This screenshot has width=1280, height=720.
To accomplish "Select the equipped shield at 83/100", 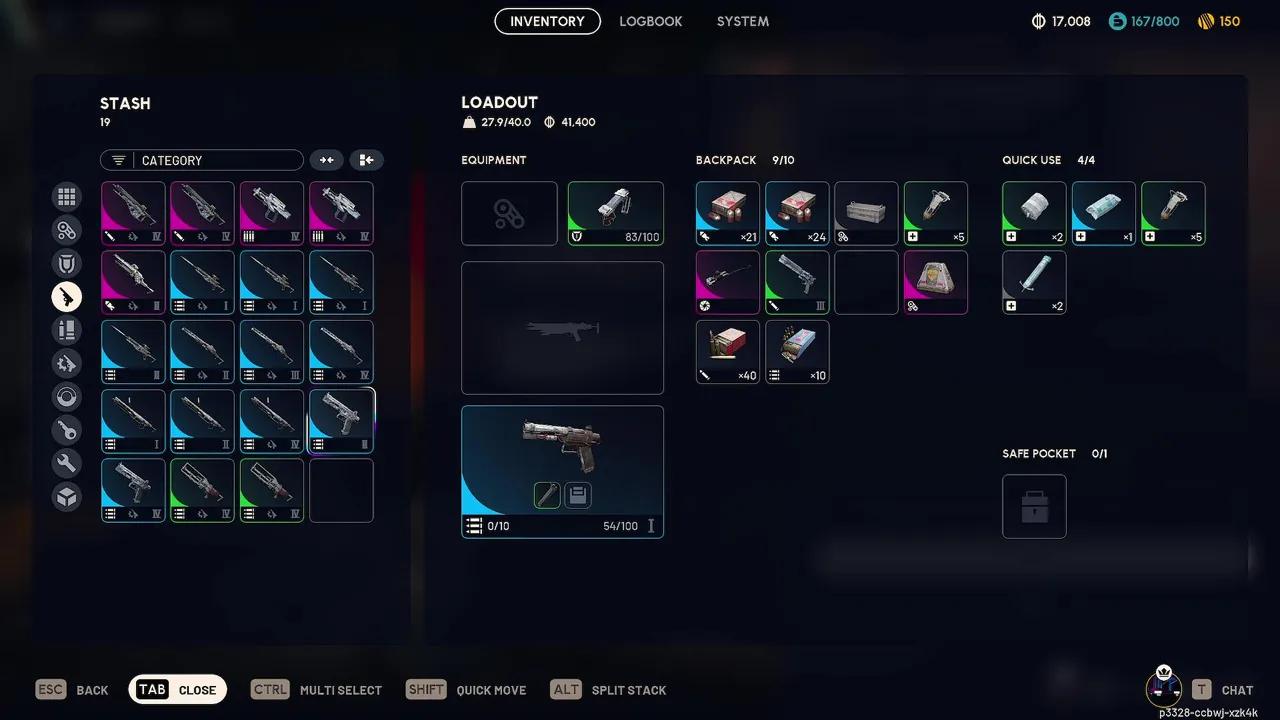I will [615, 213].
